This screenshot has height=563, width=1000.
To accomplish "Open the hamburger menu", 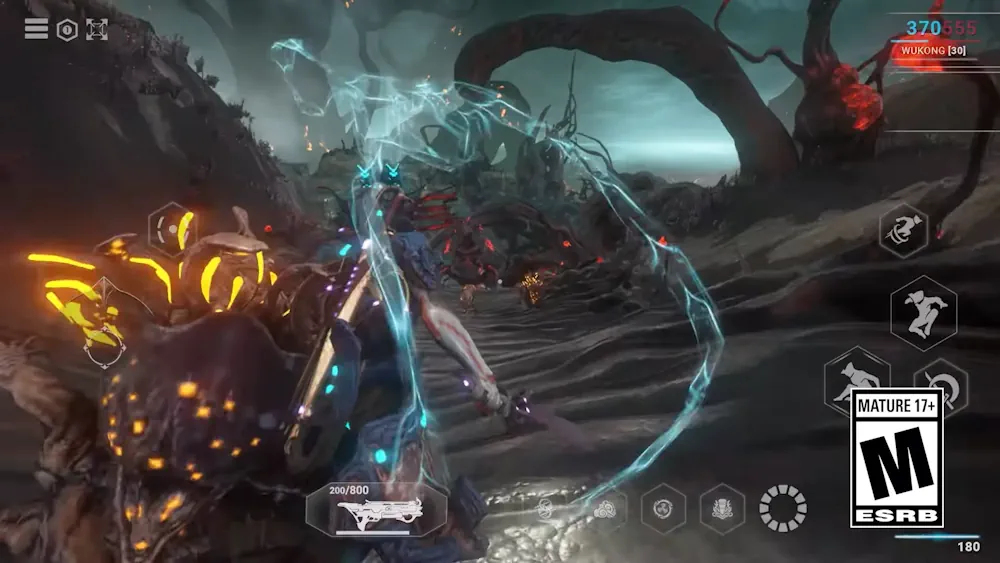I will coord(36,29).
